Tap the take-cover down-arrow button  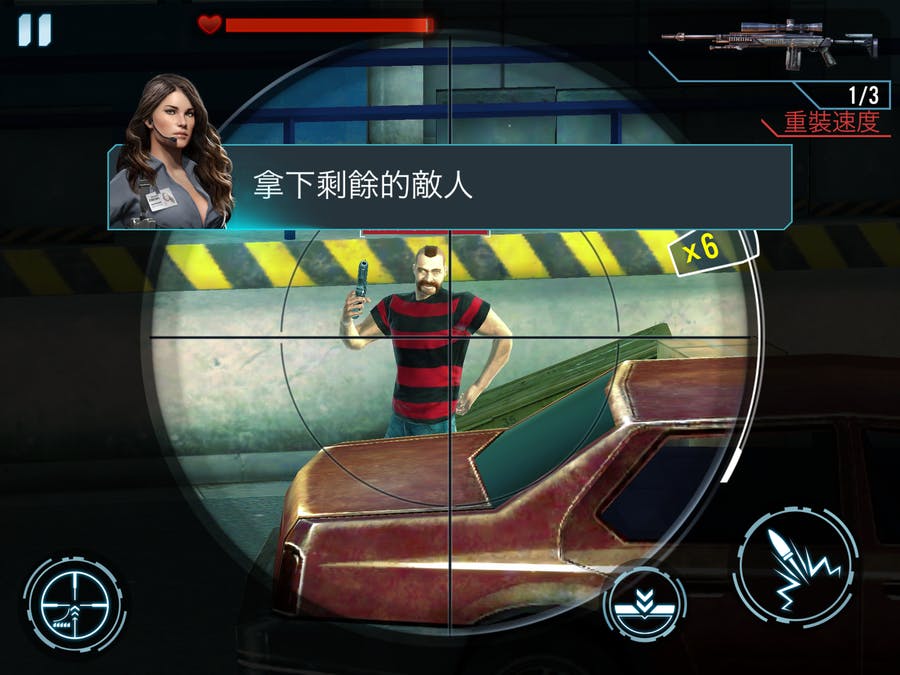(644, 607)
